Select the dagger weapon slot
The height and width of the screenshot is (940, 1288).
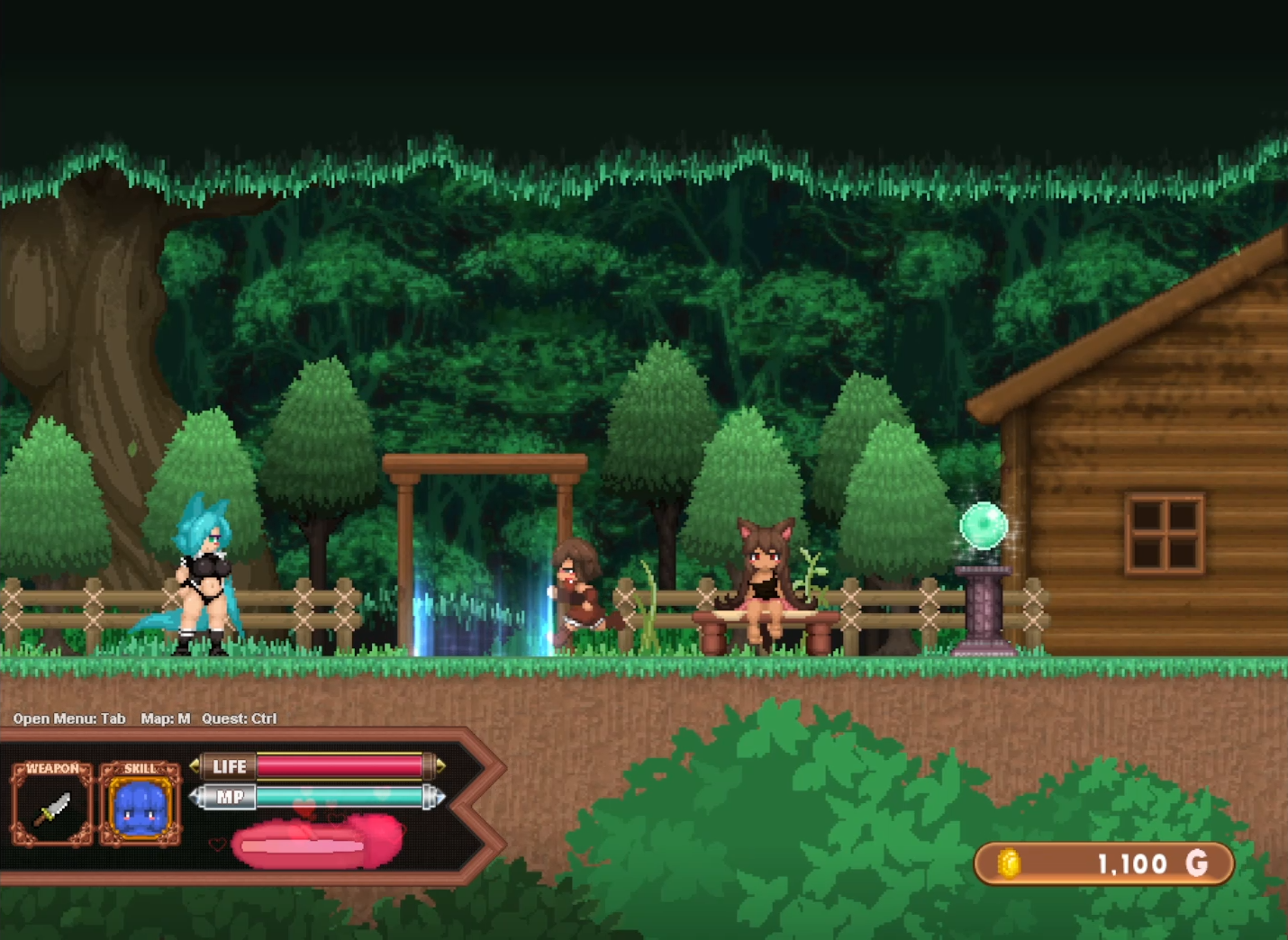[x=52, y=808]
